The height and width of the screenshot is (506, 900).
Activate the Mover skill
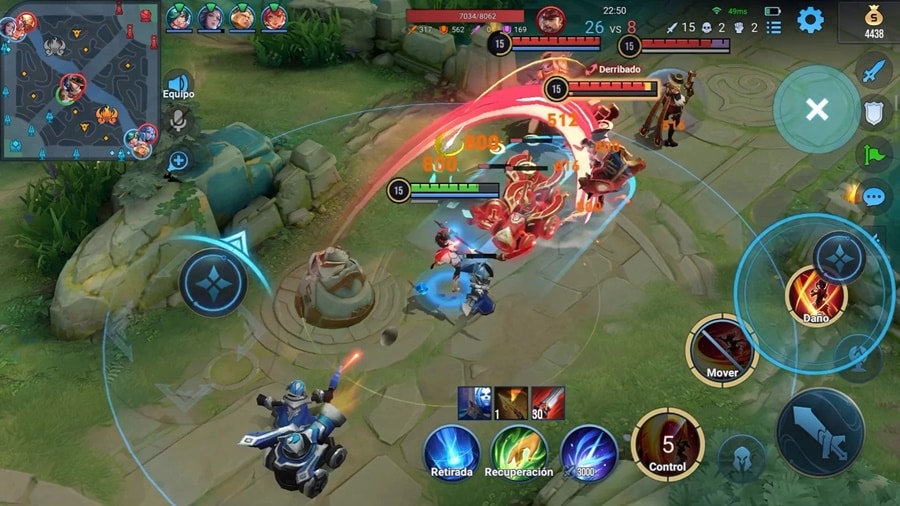click(x=722, y=350)
